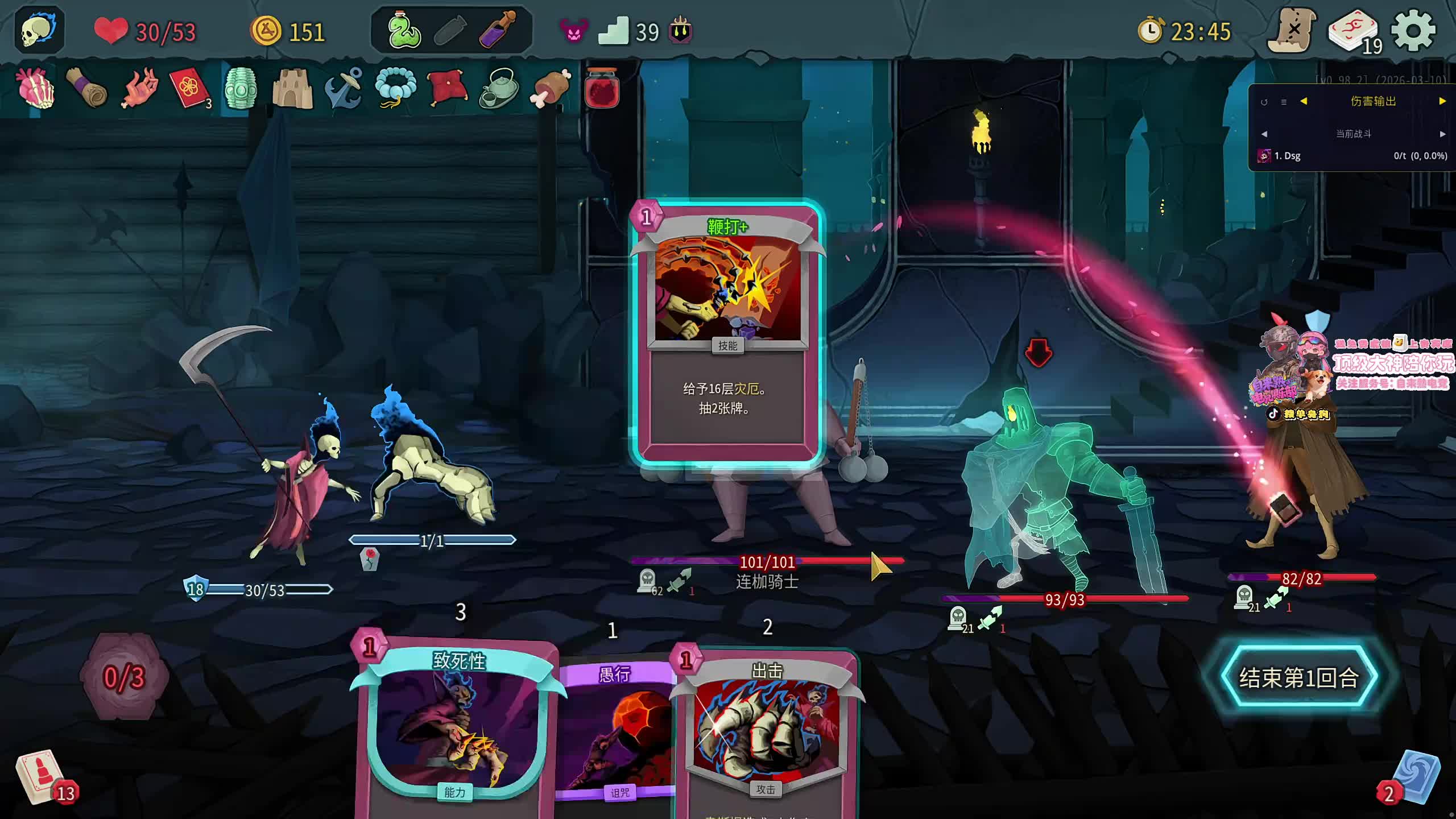View the full deck of 19 cards
Image resolution: width=1456 pixels, height=819 pixels.
pyautogui.click(x=1354, y=33)
